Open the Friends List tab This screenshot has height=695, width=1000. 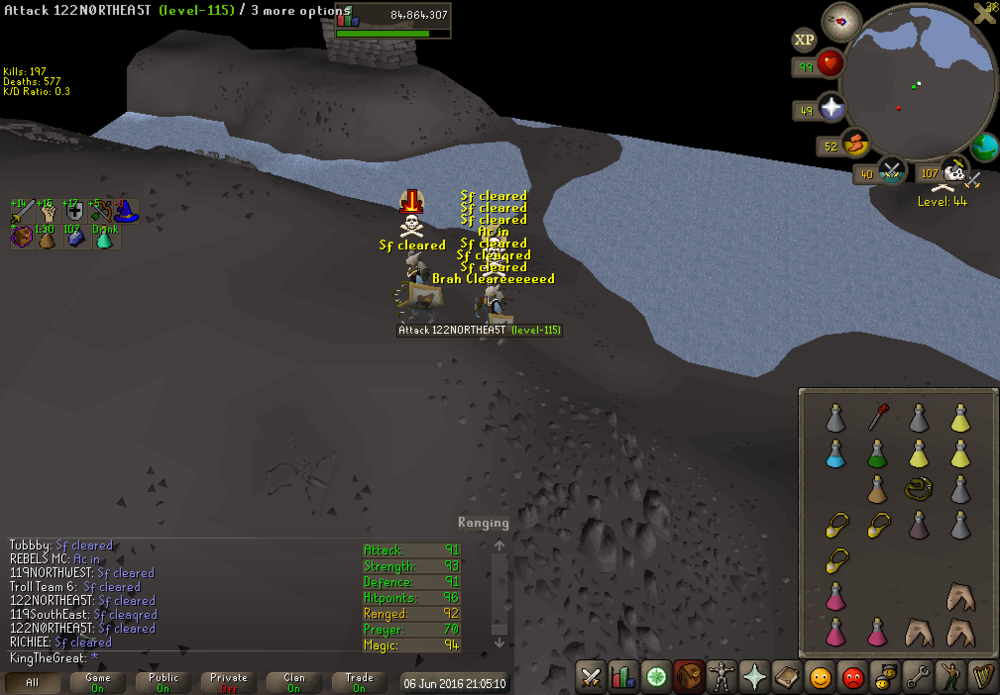pos(819,677)
